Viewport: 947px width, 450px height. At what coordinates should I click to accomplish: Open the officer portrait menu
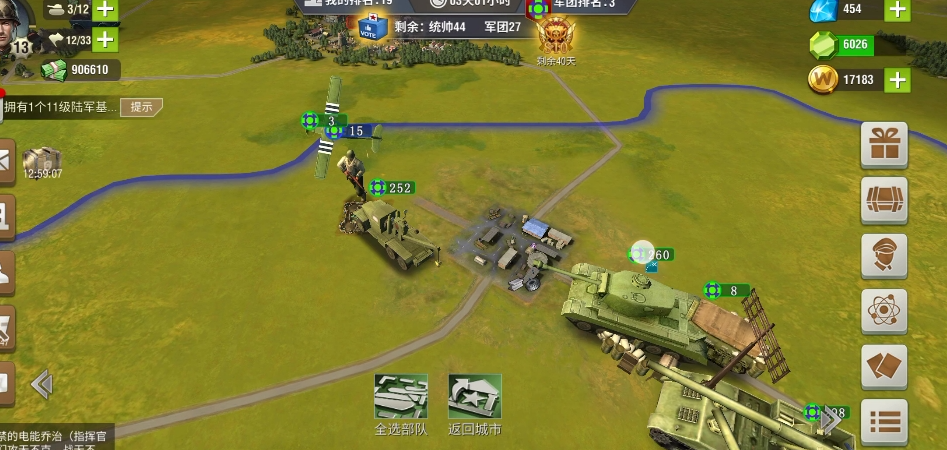[884, 256]
